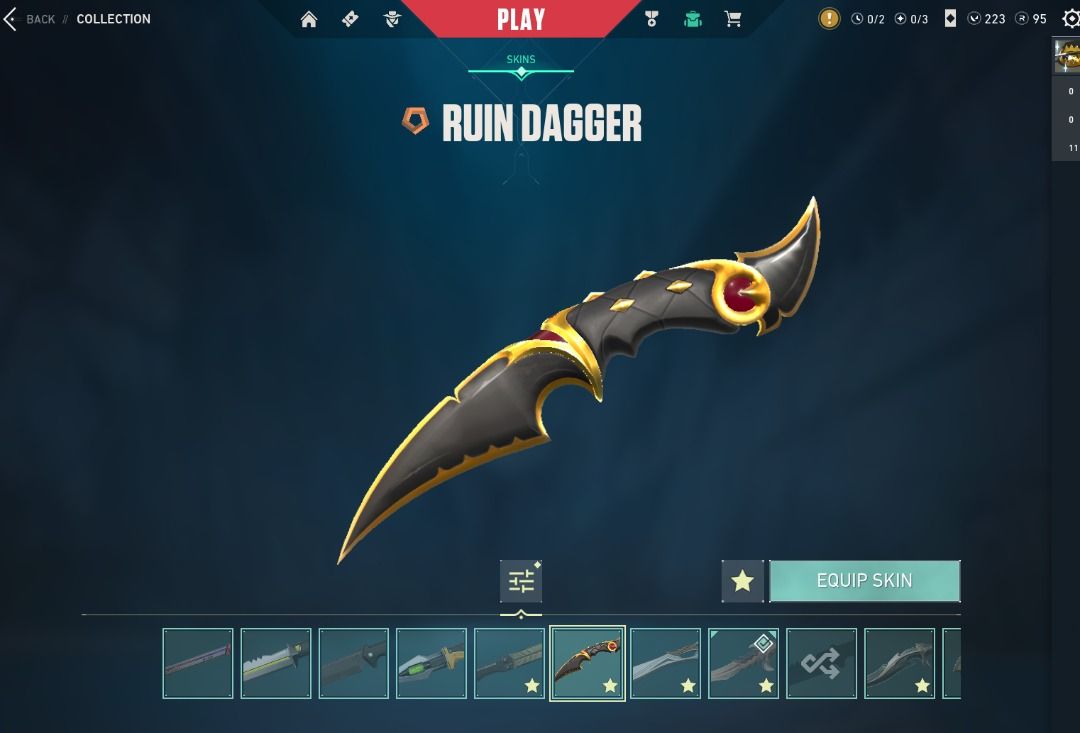Viewport: 1080px width, 733px height.
Task: Select the green-gem gold-guard knife thumbnail
Action: 431,663
